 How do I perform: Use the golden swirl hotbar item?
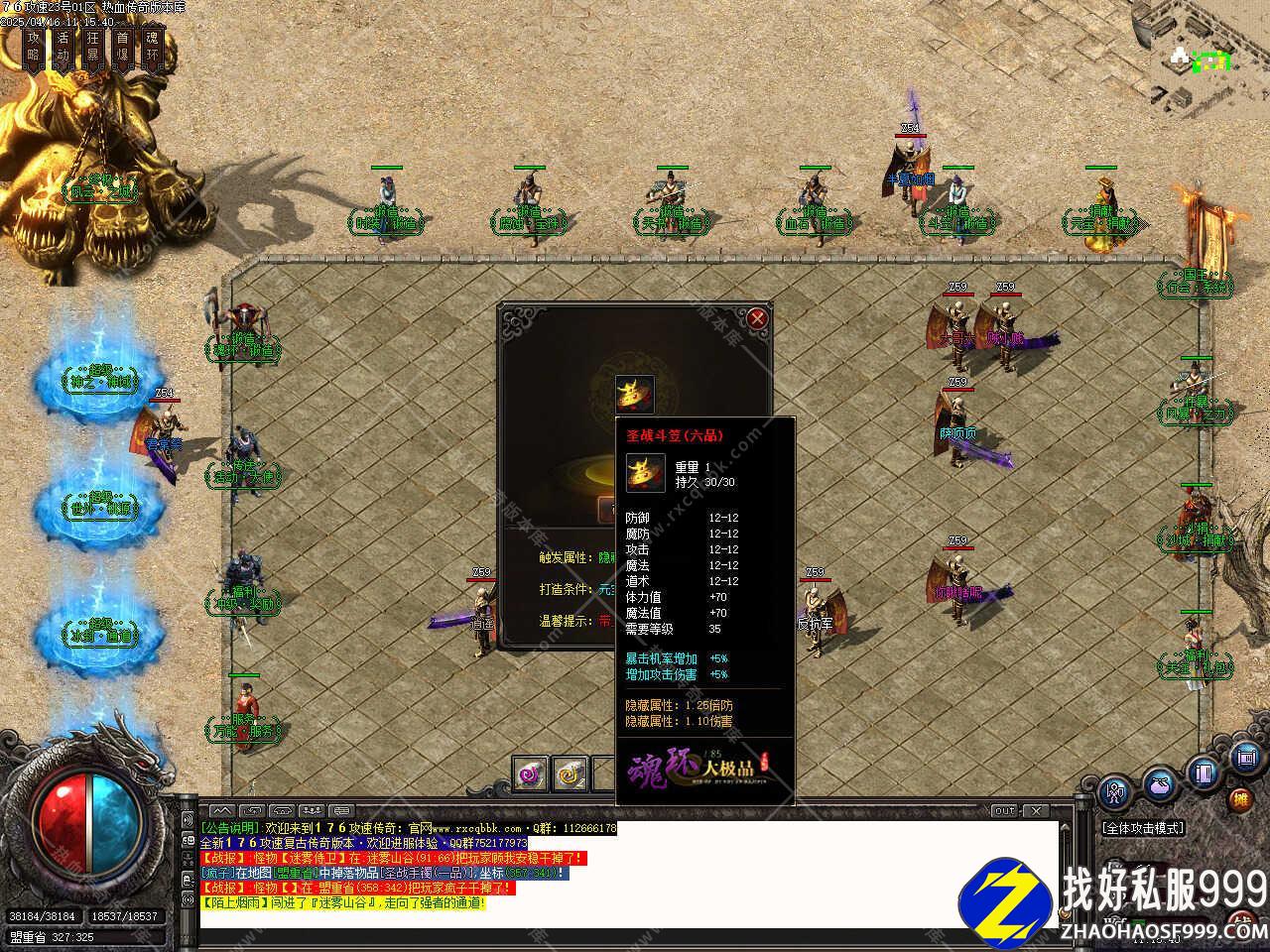[x=571, y=773]
